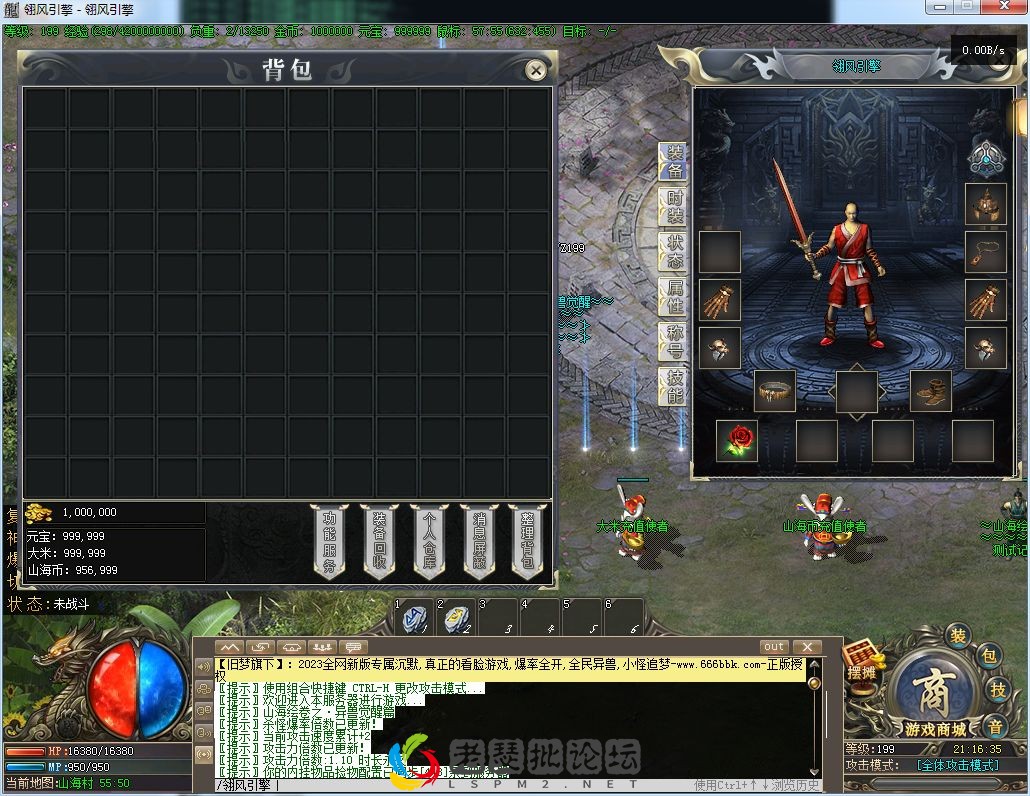
Task: Open the 状态 status tab
Action: click(x=675, y=252)
